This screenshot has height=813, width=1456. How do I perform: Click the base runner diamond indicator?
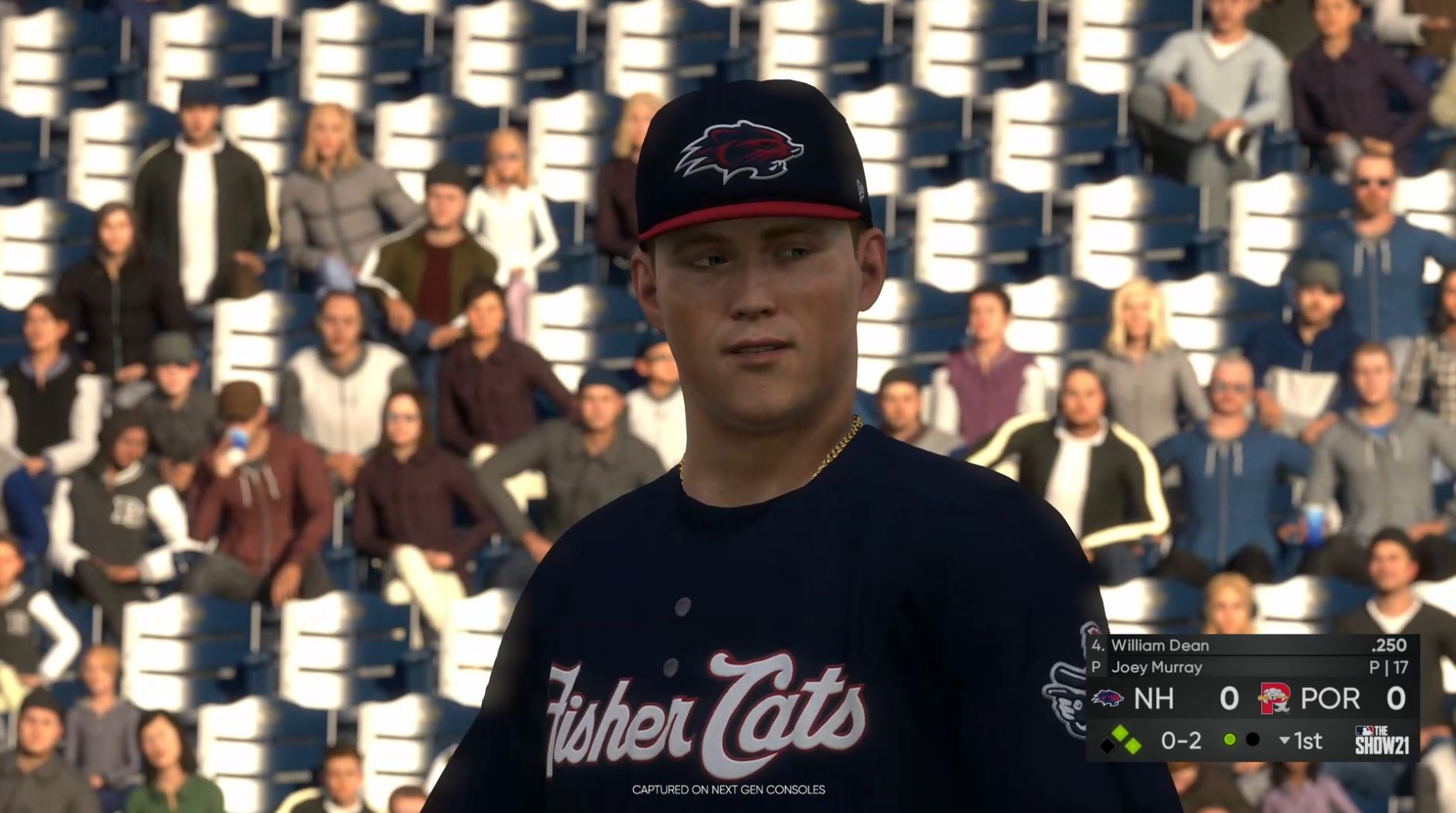point(1119,742)
